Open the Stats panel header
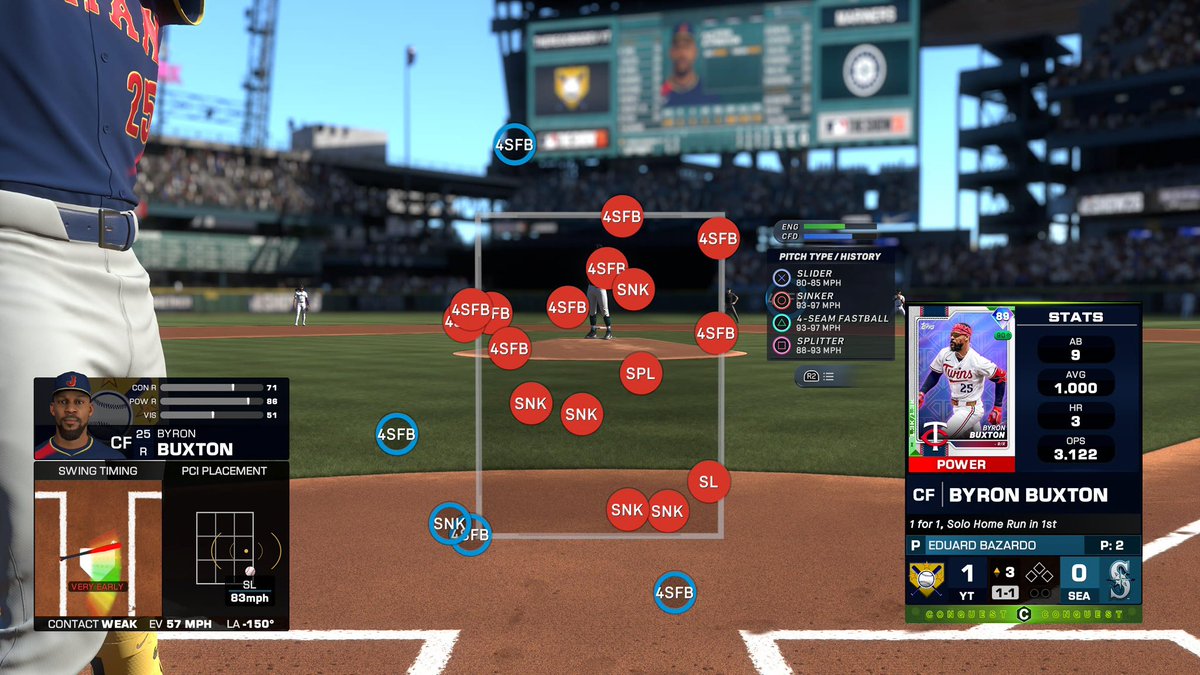 click(x=1075, y=317)
